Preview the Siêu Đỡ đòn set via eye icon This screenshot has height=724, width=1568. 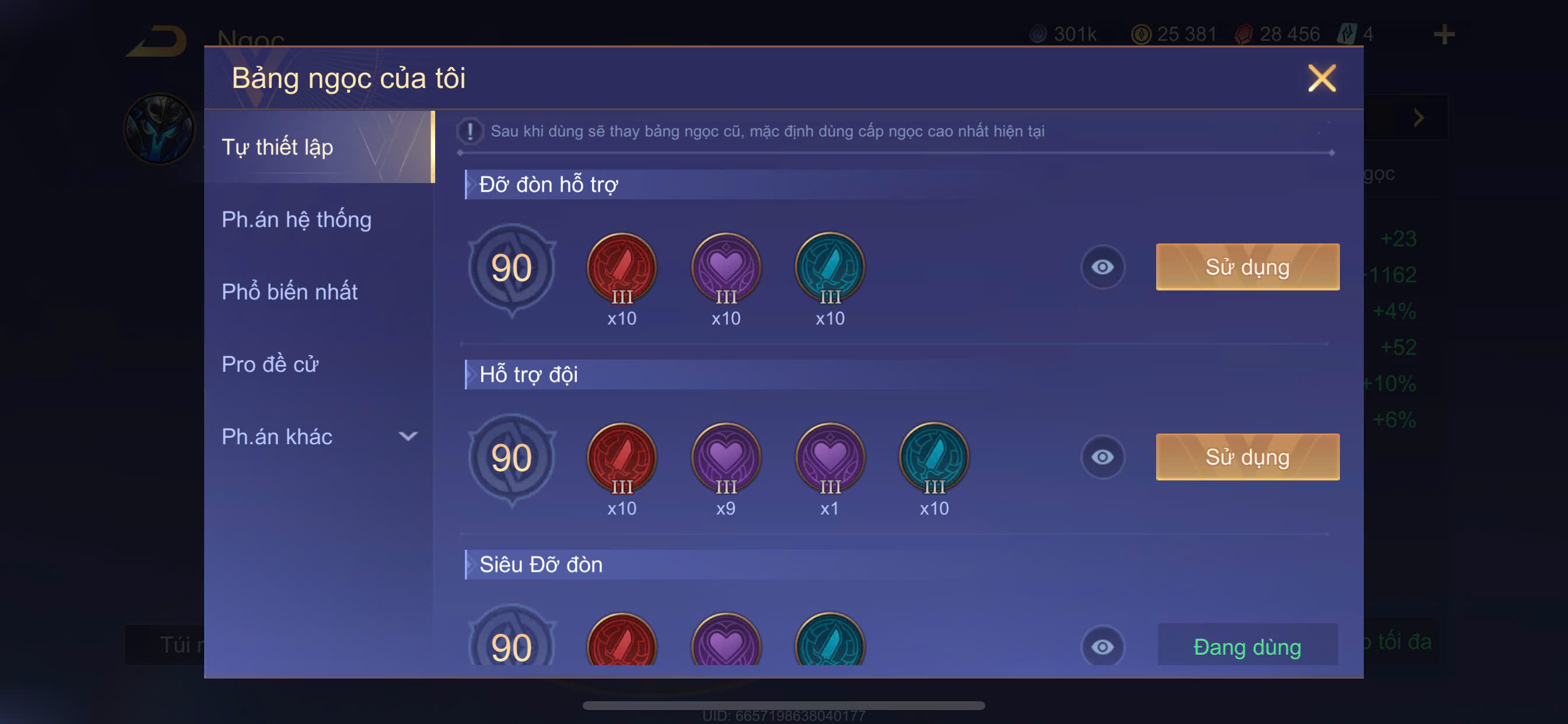[1102, 646]
